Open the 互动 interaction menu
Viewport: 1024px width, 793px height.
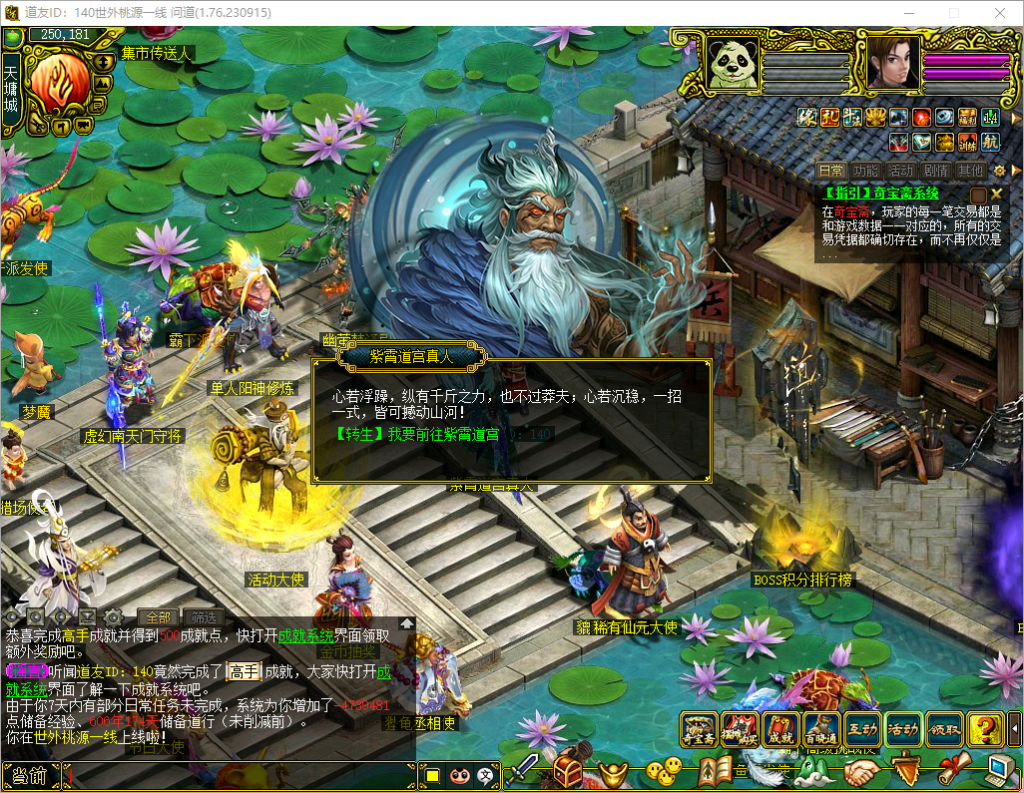click(x=862, y=729)
